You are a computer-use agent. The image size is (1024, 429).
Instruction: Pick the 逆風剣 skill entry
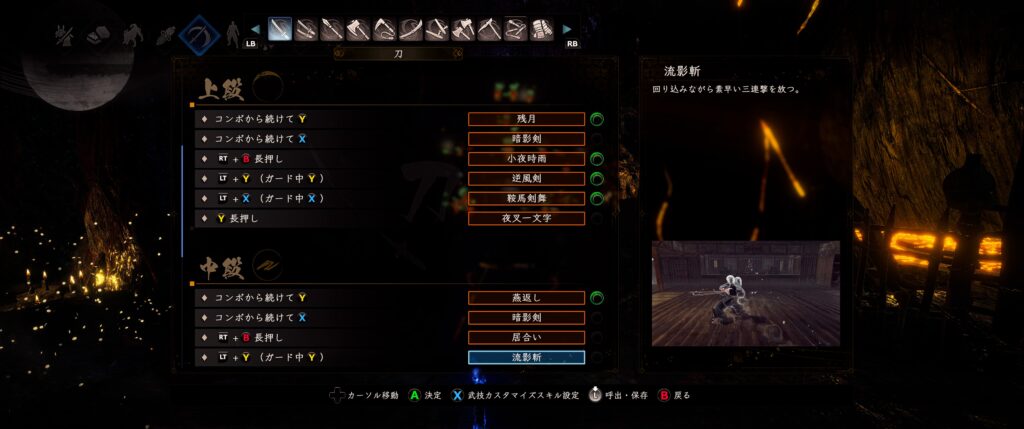(526, 179)
